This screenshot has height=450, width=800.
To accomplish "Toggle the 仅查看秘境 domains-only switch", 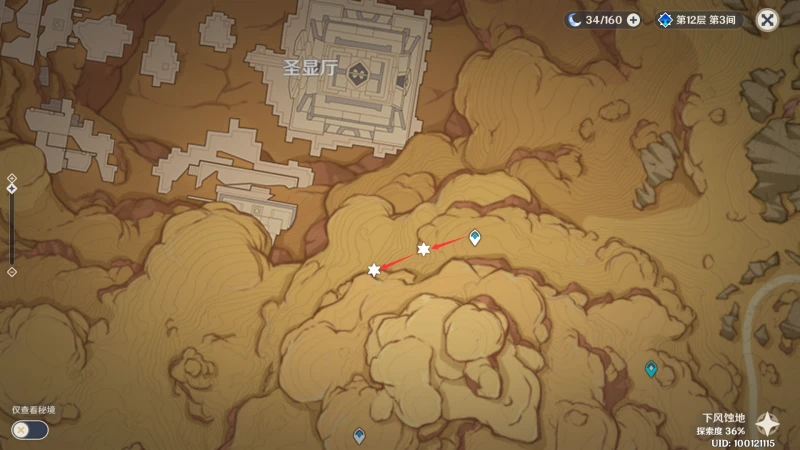I will pos(29,429).
